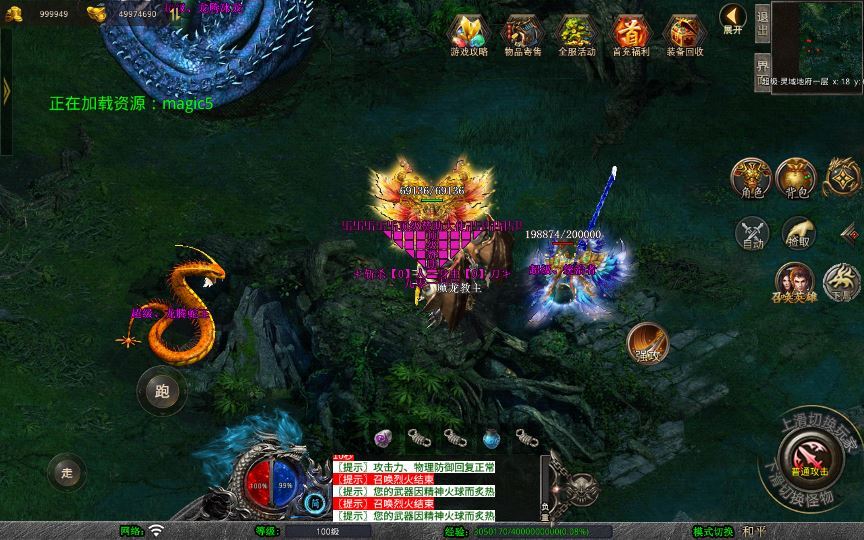Screen dimensions: 864x540
Task: Tap the 拾取 pickup hand button
Action: pyautogui.click(x=798, y=233)
